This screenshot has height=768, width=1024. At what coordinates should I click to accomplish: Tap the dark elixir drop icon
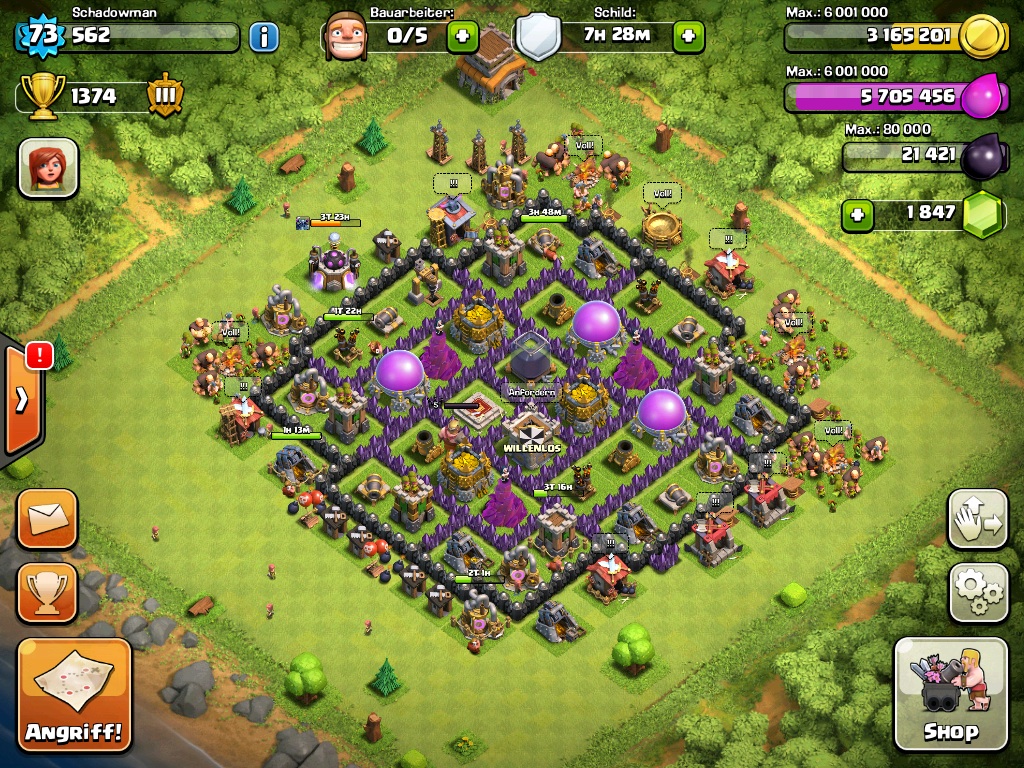(x=981, y=156)
